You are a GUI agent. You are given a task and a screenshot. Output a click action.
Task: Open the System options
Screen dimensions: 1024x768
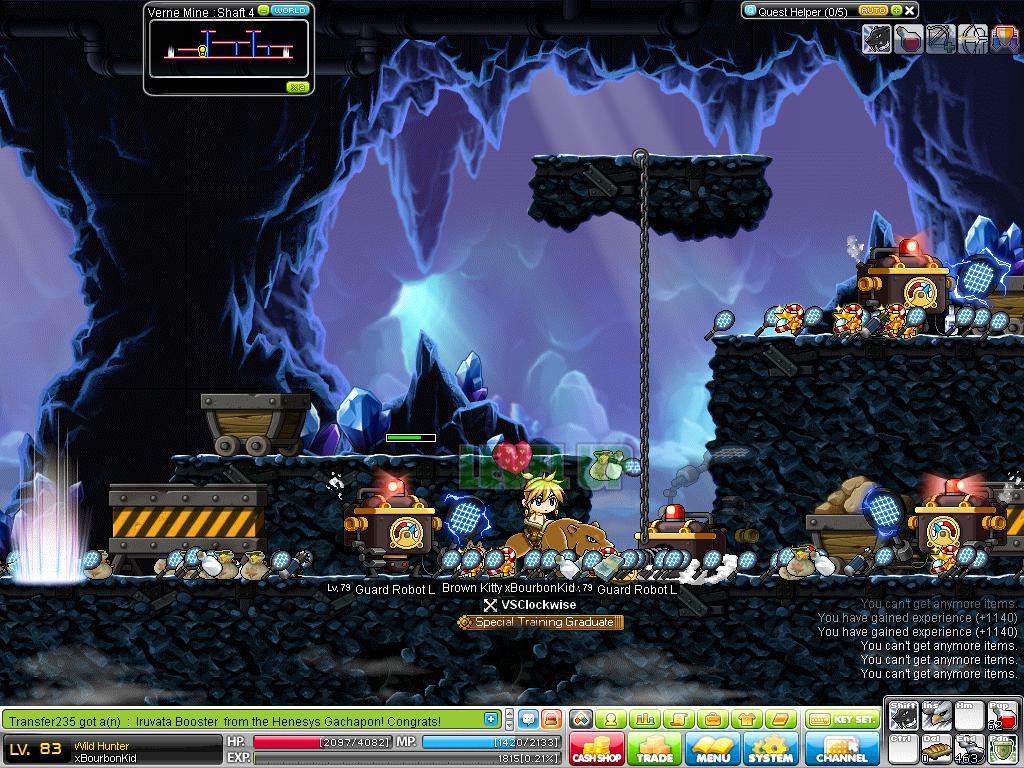coord(770,749)
